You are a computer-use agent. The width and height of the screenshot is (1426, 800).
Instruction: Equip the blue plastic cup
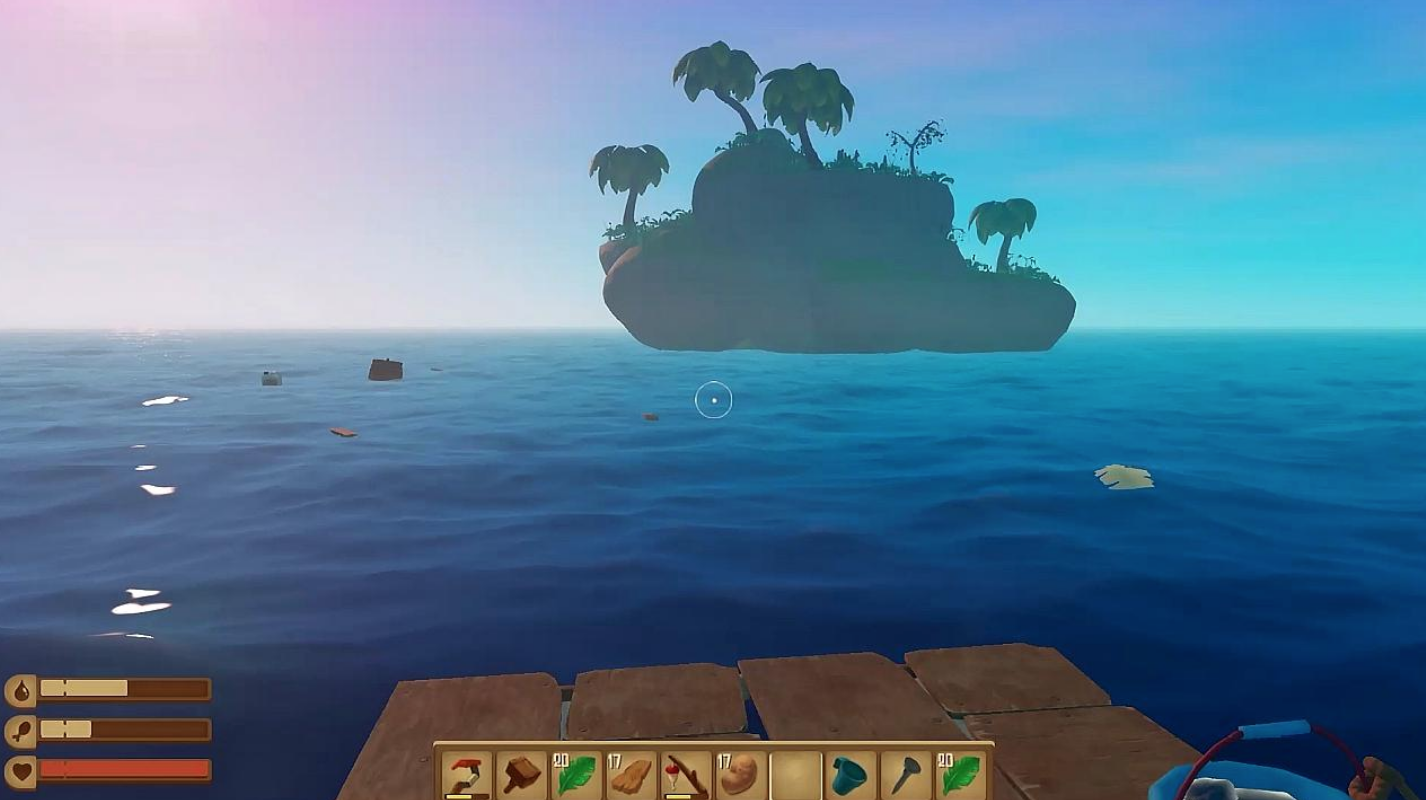pyautogui.click(x=851, y=775)
